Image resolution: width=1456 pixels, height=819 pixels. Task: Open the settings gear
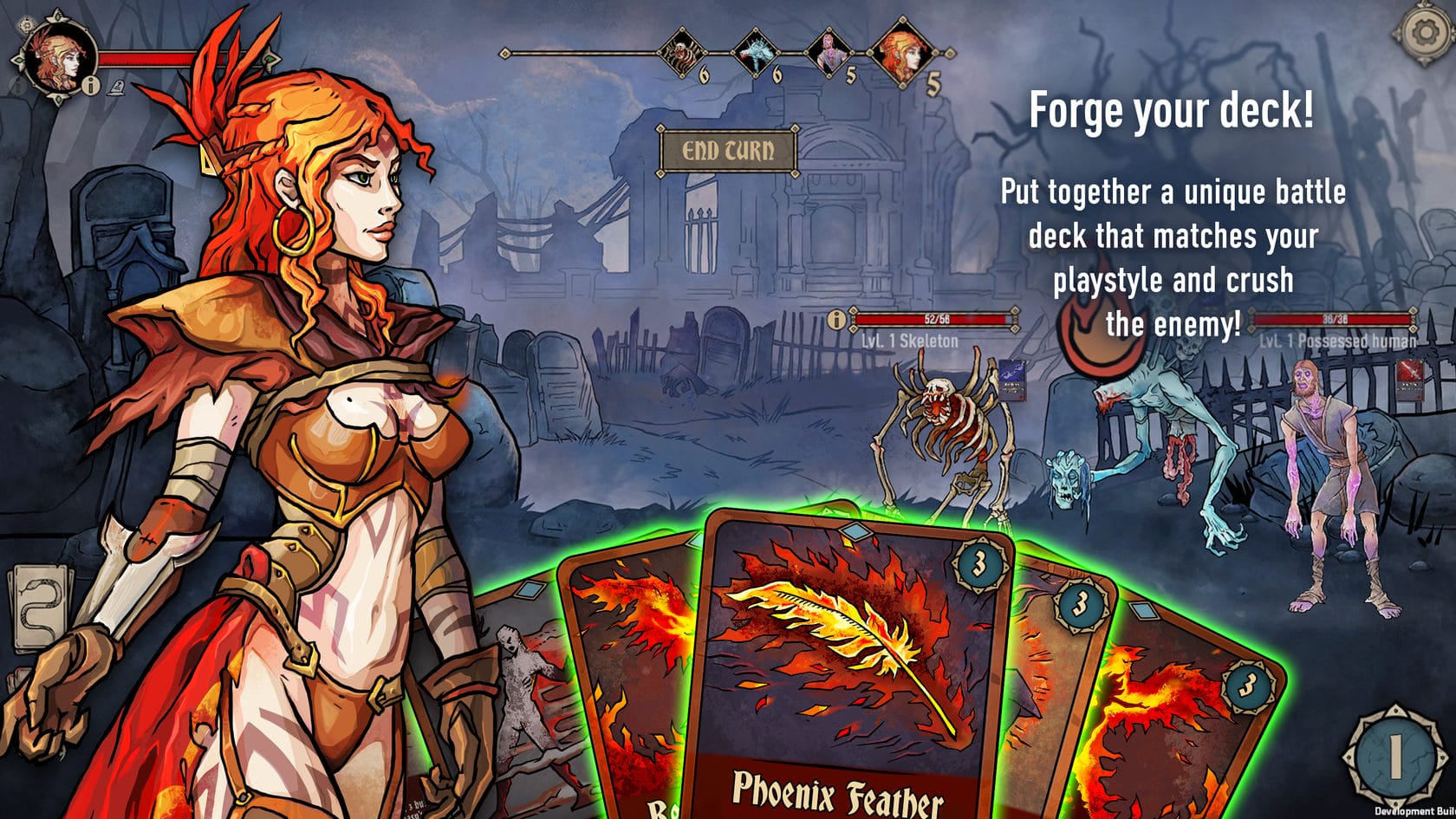click(x=1424, y=35)
